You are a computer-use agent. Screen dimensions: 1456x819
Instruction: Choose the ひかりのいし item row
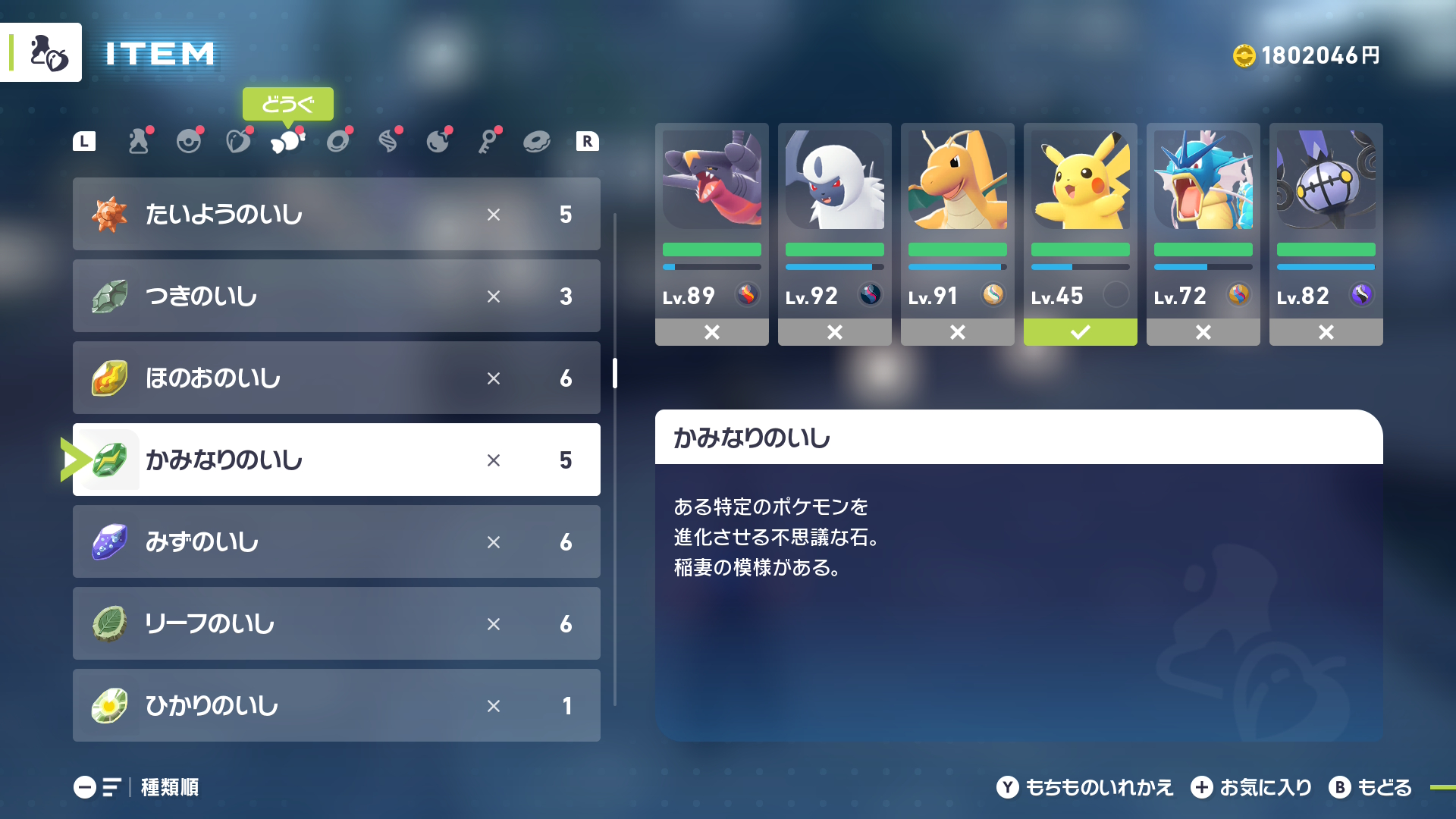point(336,705)
